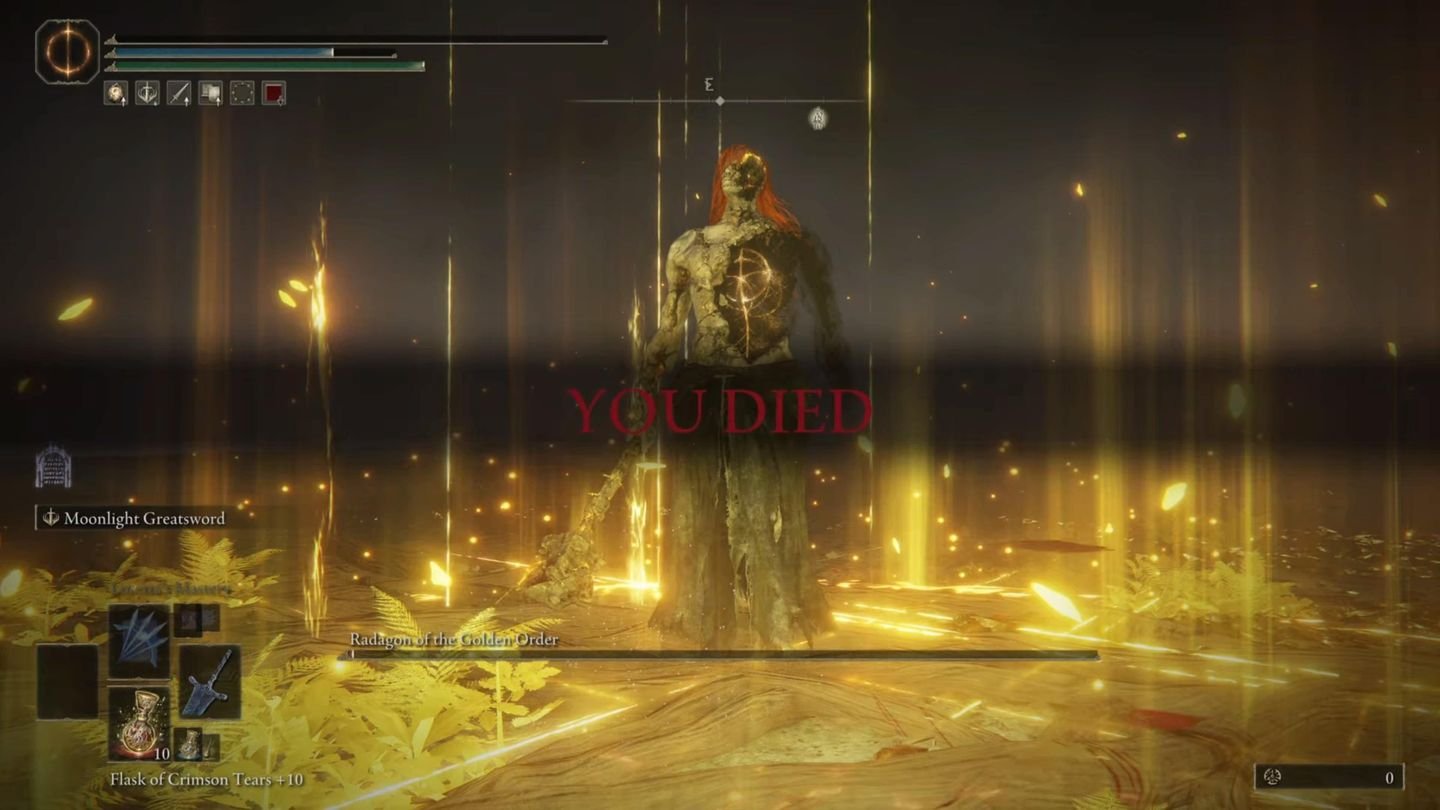Screen dimensions: 1440x810
Task: Click the scroll pages buff icon
Action: pos(210,93)
